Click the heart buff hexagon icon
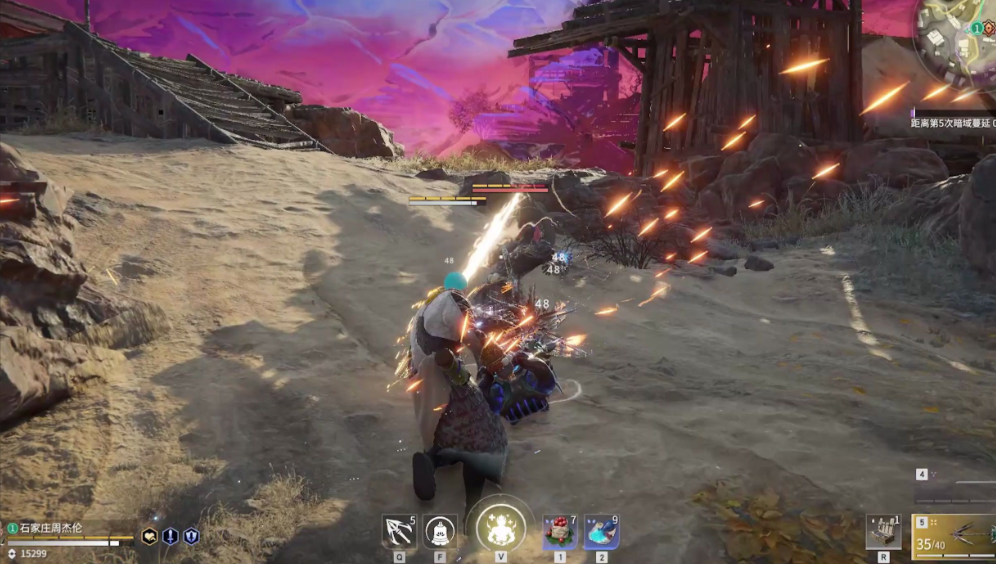Image resolution: width=996 pixels, height=564 pixels. 150,537
